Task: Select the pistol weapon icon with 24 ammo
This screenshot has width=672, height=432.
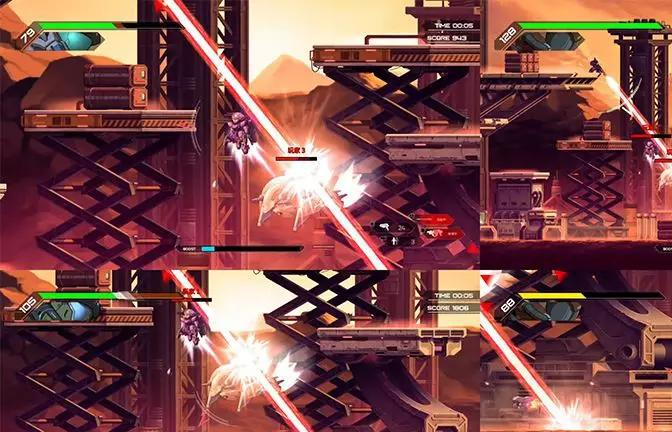Action: click(385, 227)
